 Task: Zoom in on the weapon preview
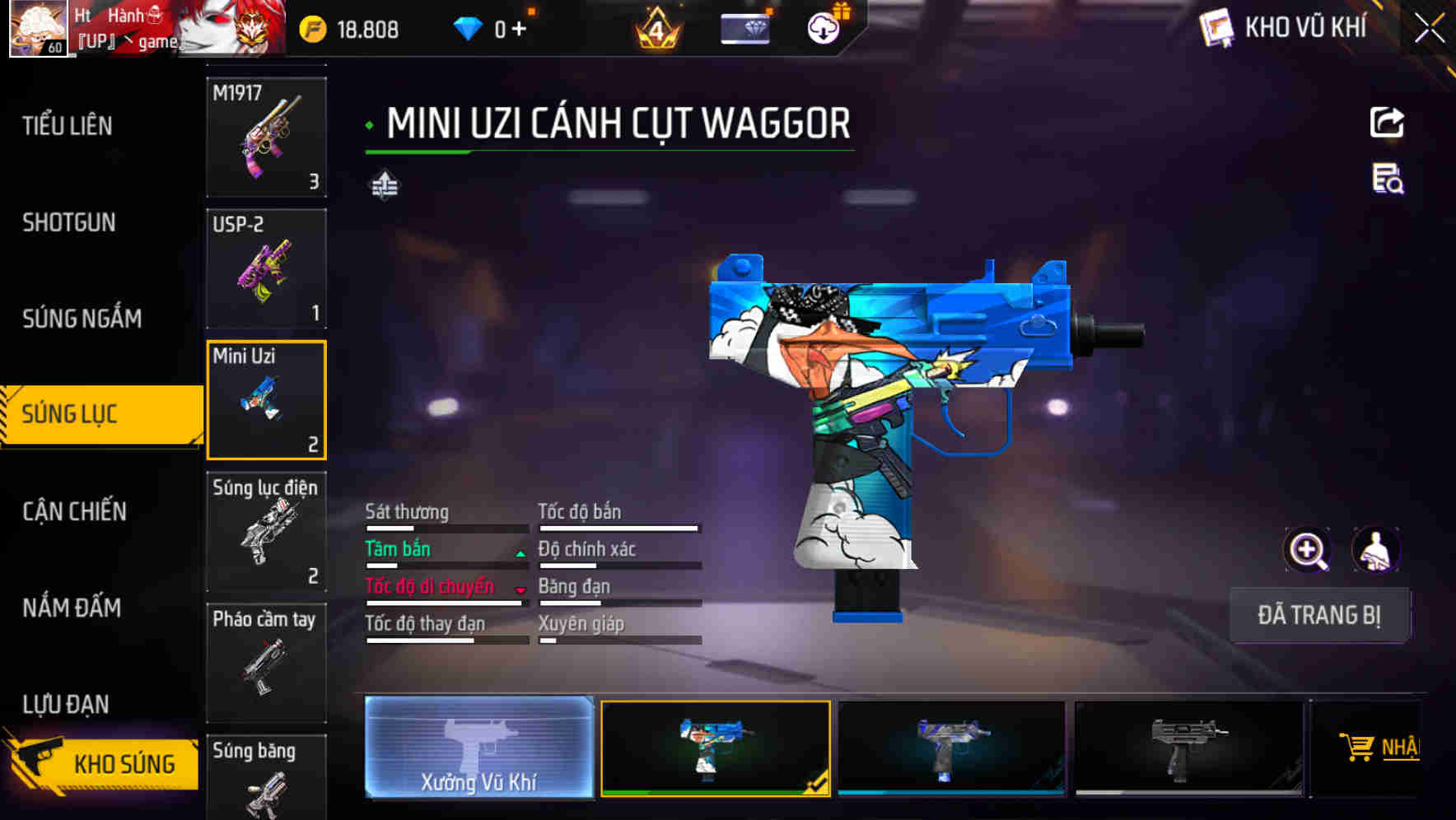tap(1307, 550)
